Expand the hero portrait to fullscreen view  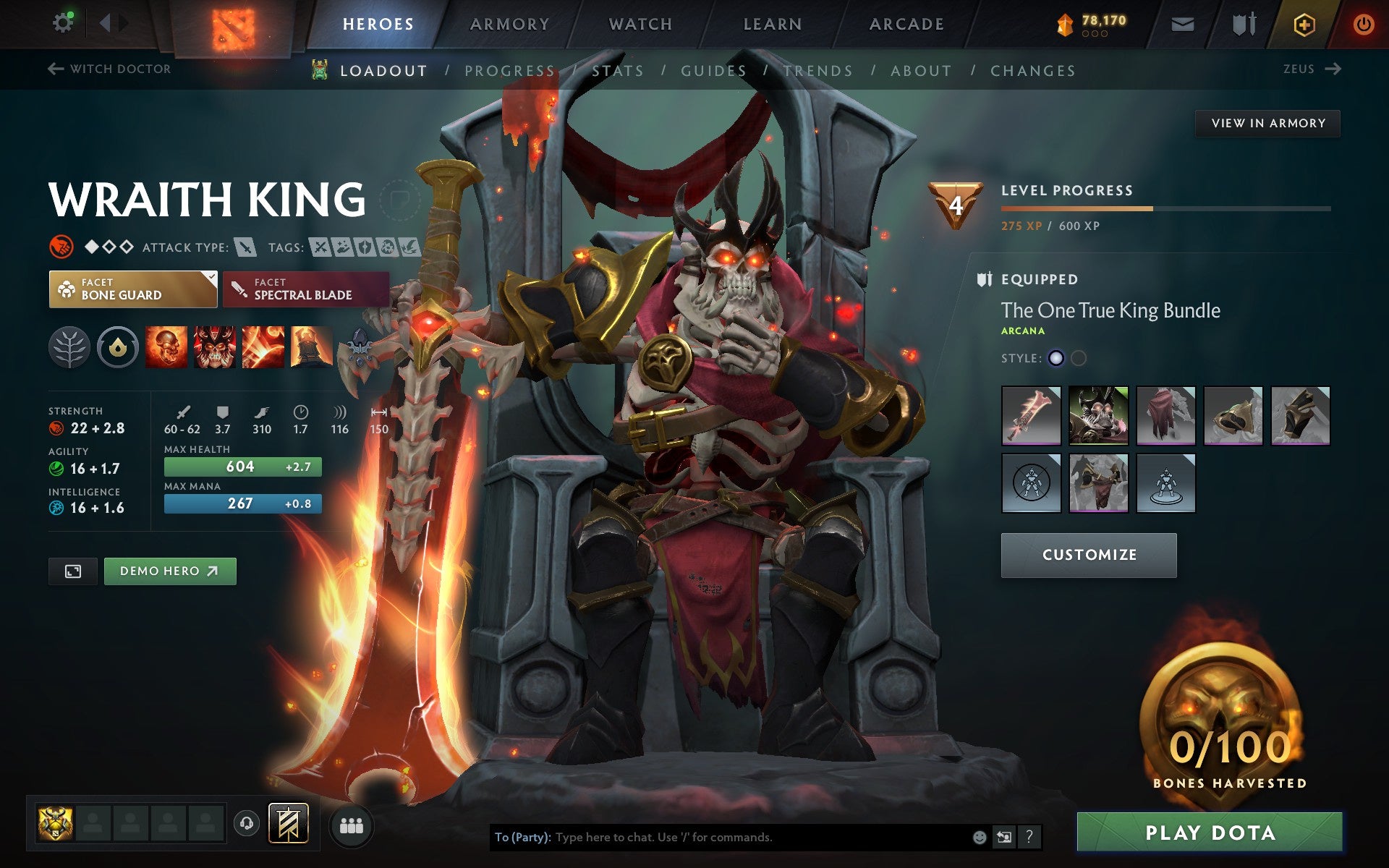[x=72, y=571]
